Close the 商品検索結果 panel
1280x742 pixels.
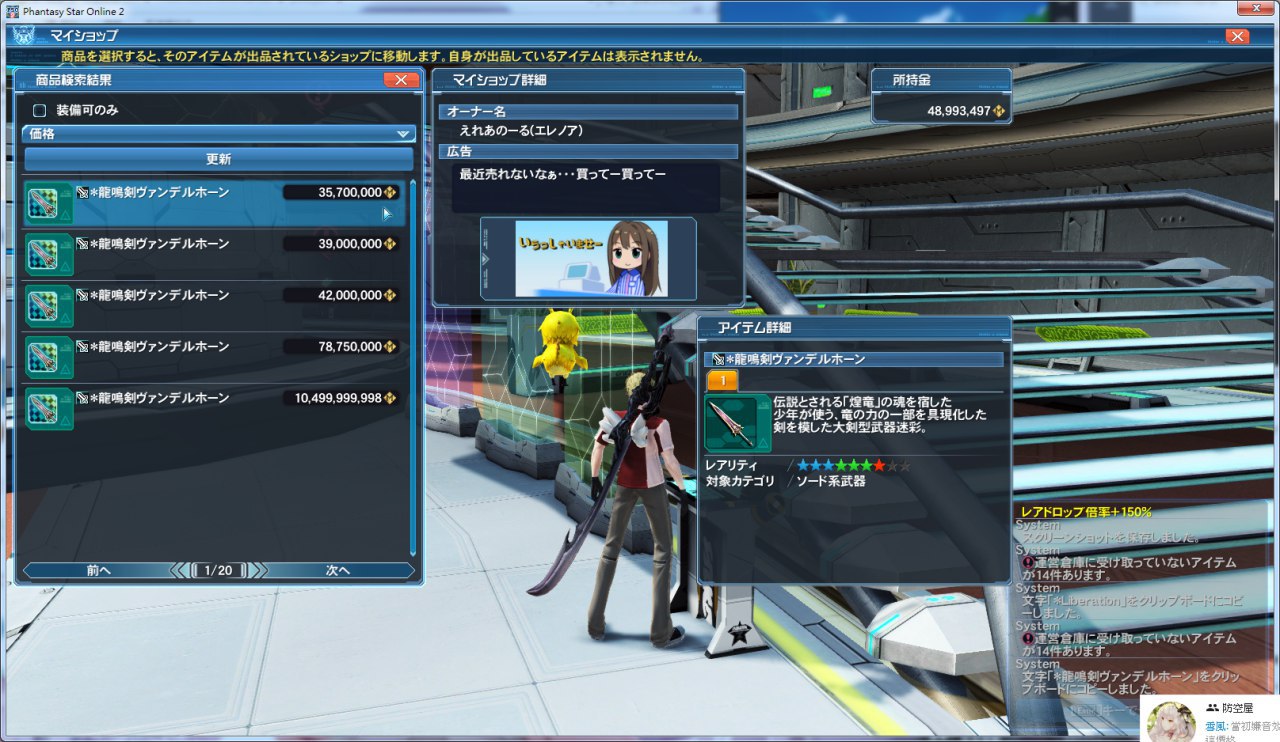(x=401, y=80)
